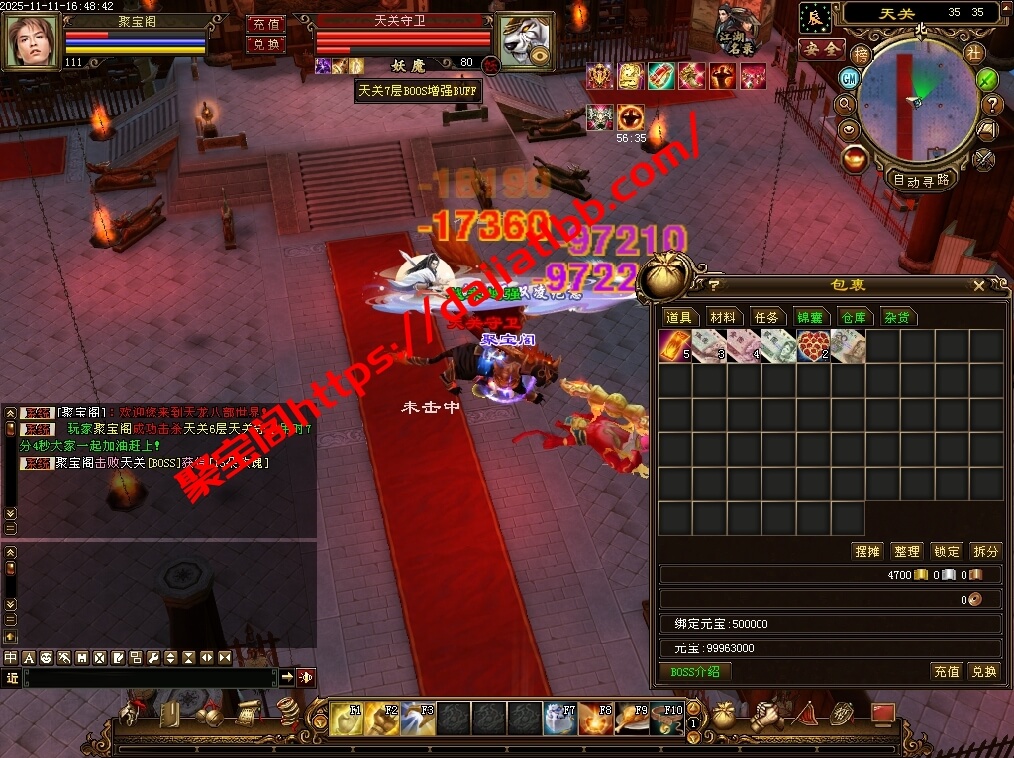Close the 包裹 inventory window
Screen dimensions: 1014x758
pyautogui.click(x=979, y=286)
